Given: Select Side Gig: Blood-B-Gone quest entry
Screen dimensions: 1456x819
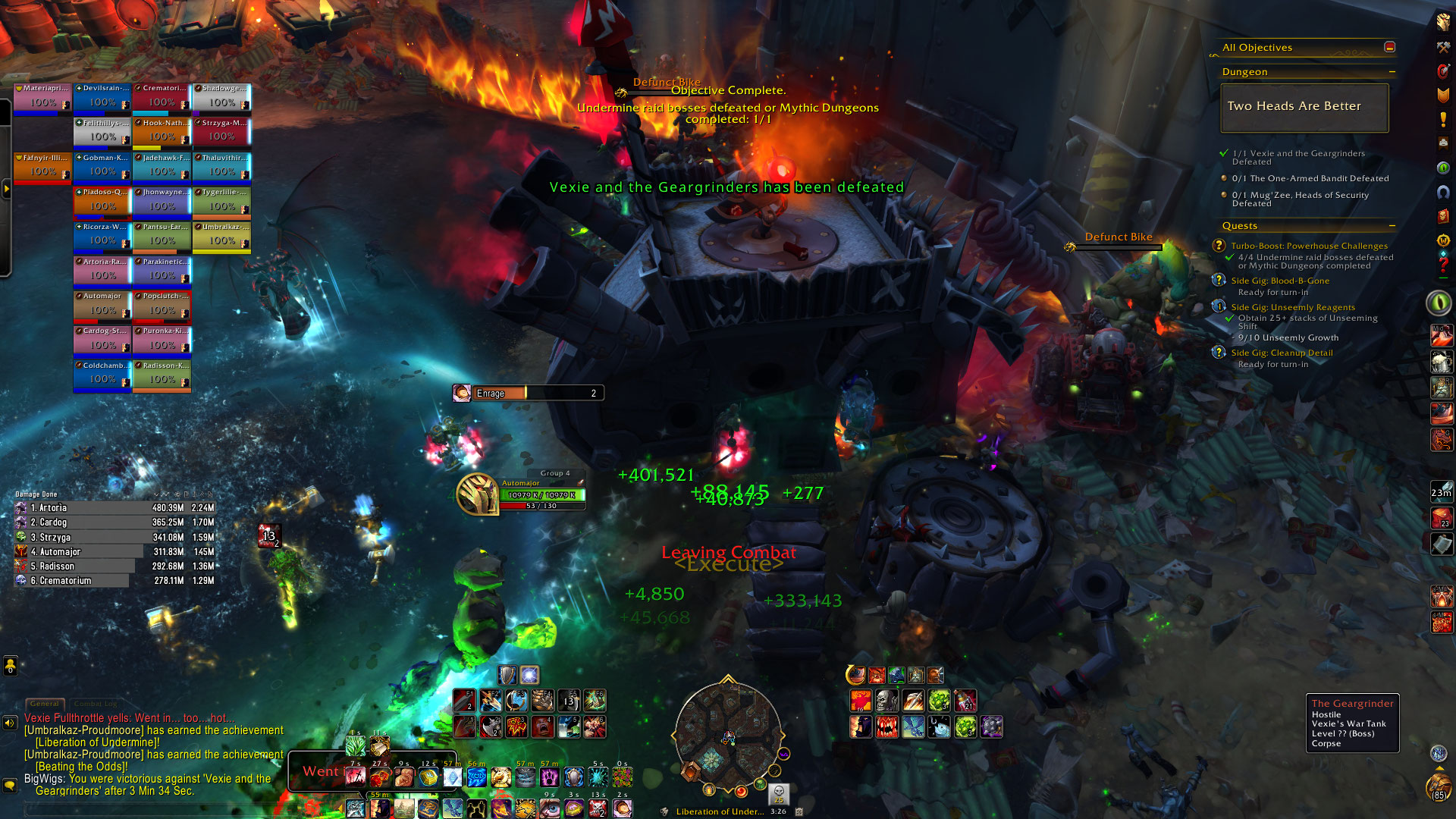Looking at the screenshot, I should click(x=1280, y=281).
